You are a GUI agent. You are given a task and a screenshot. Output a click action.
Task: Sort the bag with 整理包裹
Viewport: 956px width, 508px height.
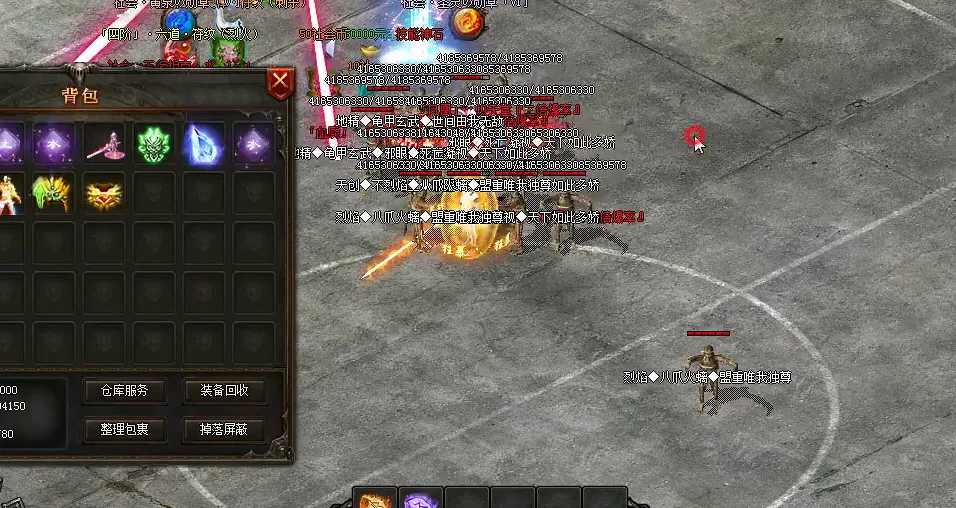(x=124, y=429)
